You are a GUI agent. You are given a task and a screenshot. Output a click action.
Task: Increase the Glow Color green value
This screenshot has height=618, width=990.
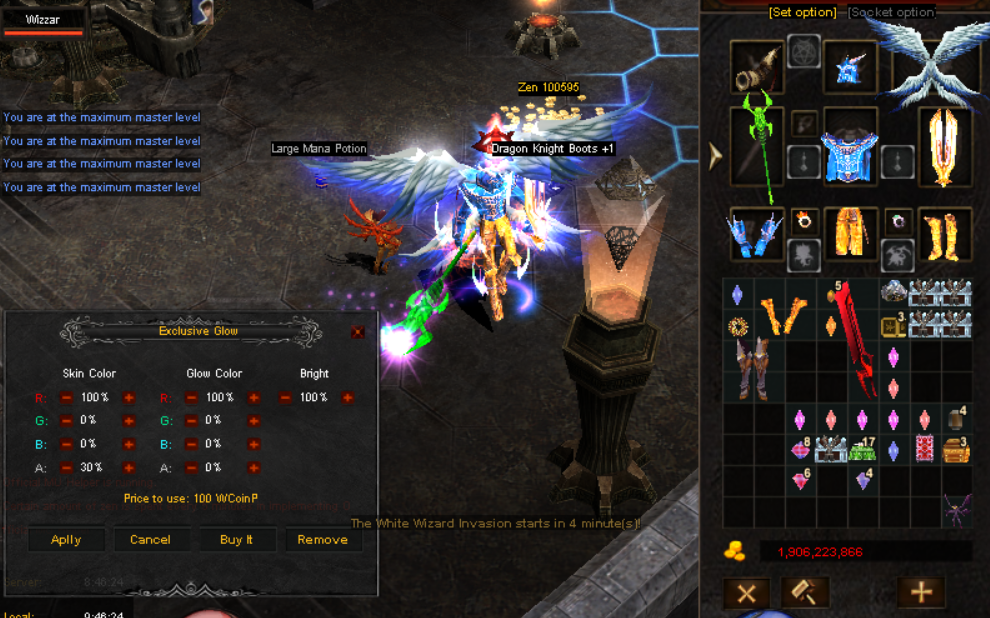[x=254, y=421]
